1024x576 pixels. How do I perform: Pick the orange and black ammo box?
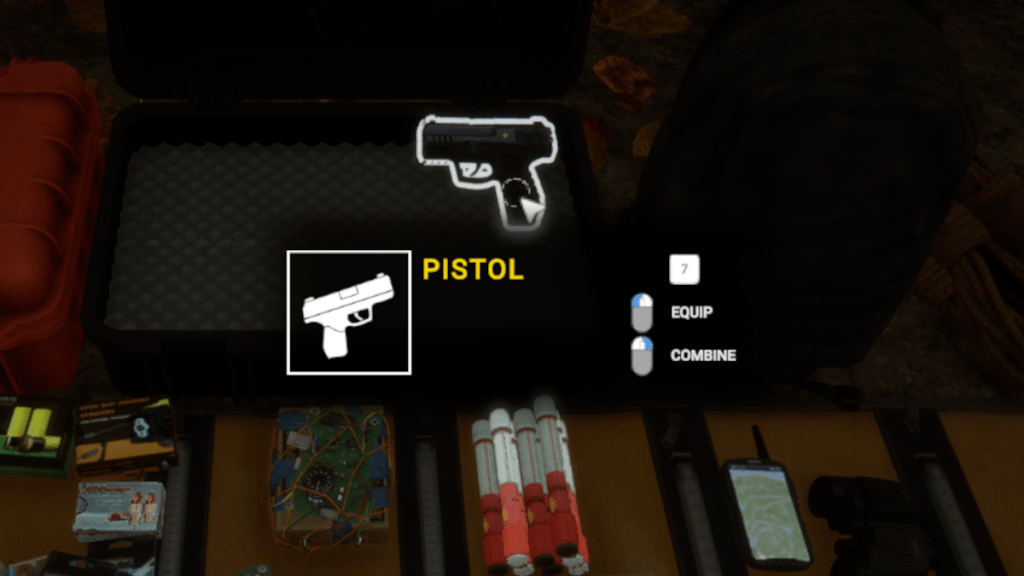(127, 432)
